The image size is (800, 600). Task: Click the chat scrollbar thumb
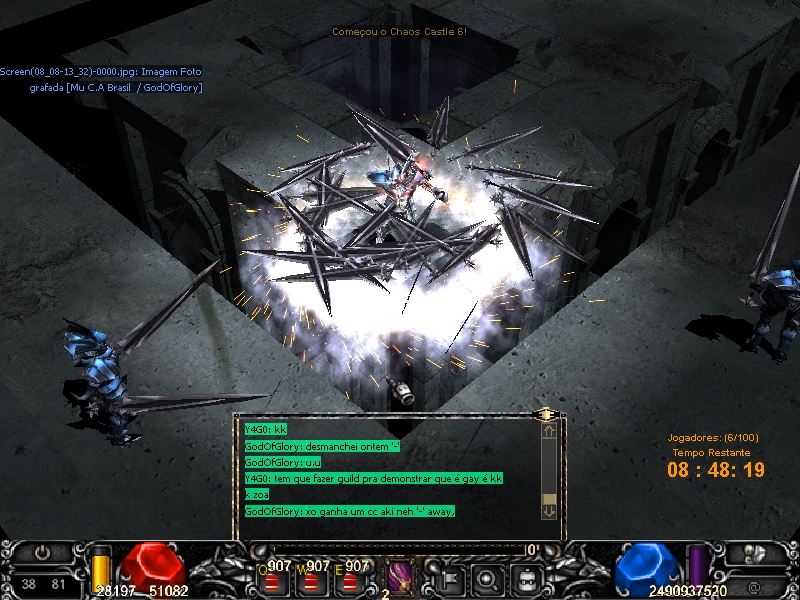click(x=548, y=498)
